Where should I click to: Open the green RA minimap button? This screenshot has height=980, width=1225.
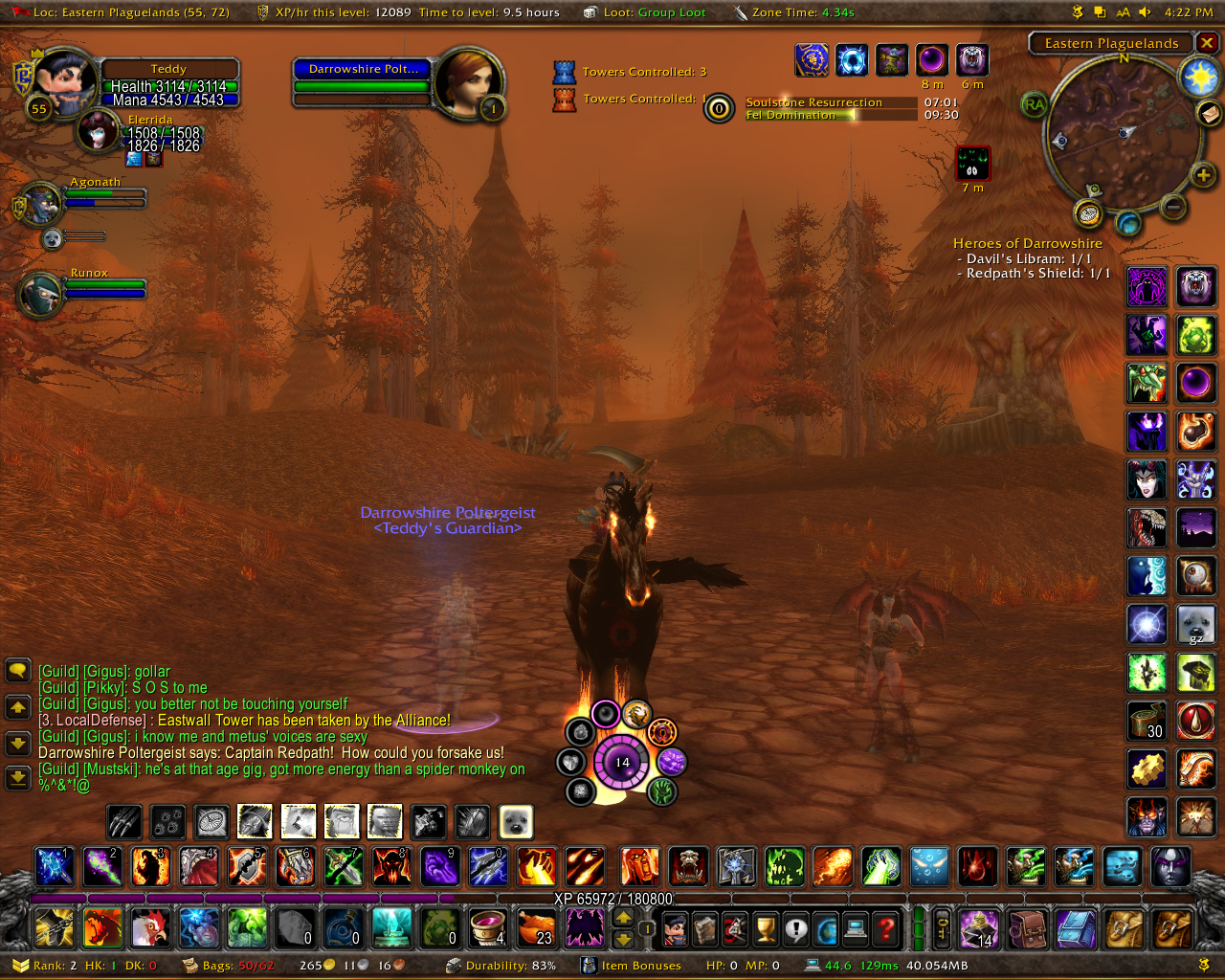[x=1034, y=105]
